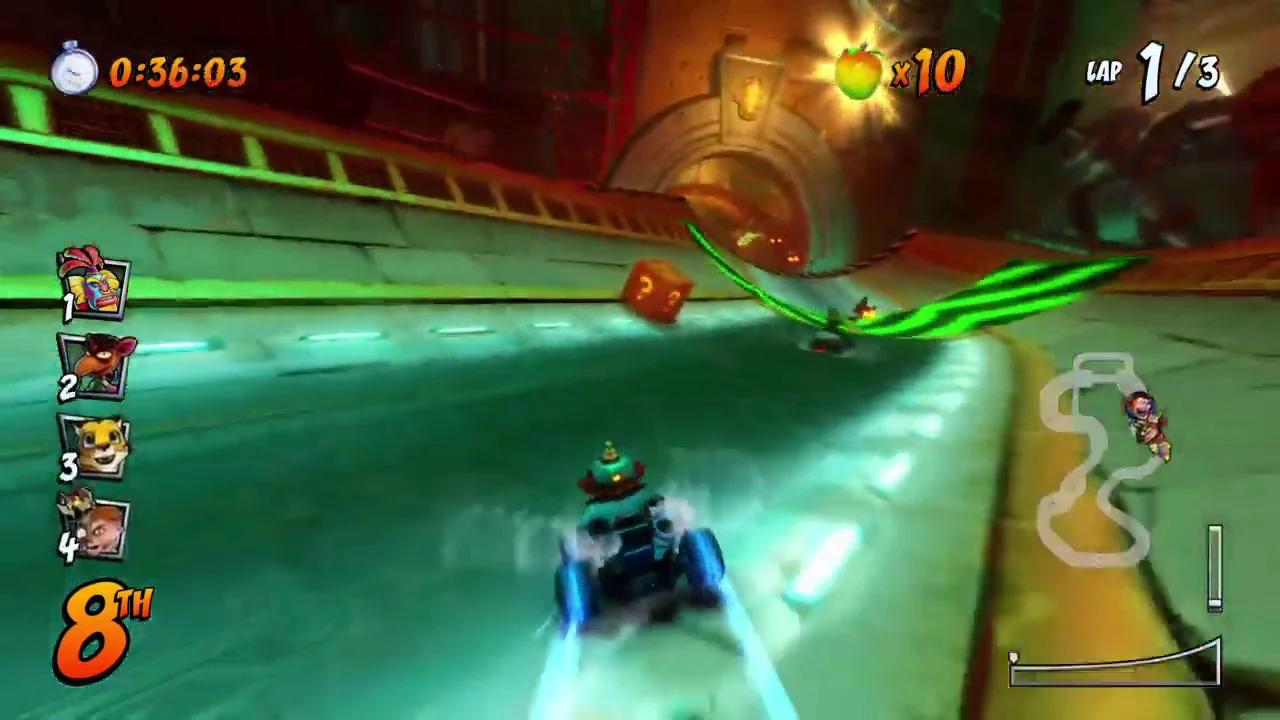The height and width of the screenshot is (720, 1280).
Task: Expand the race standings list
Action: (x=95, y=400)
